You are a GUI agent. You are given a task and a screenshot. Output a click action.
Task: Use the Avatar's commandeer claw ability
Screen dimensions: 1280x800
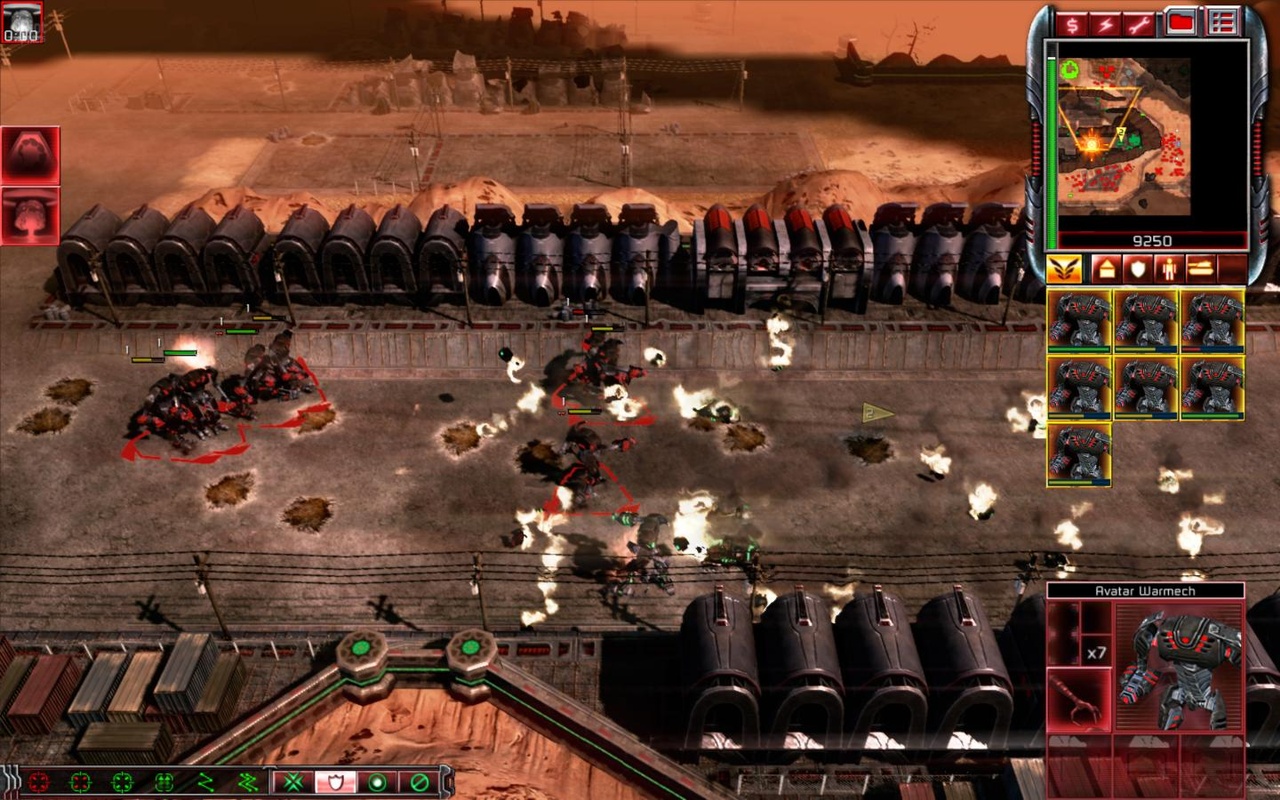1079,699
